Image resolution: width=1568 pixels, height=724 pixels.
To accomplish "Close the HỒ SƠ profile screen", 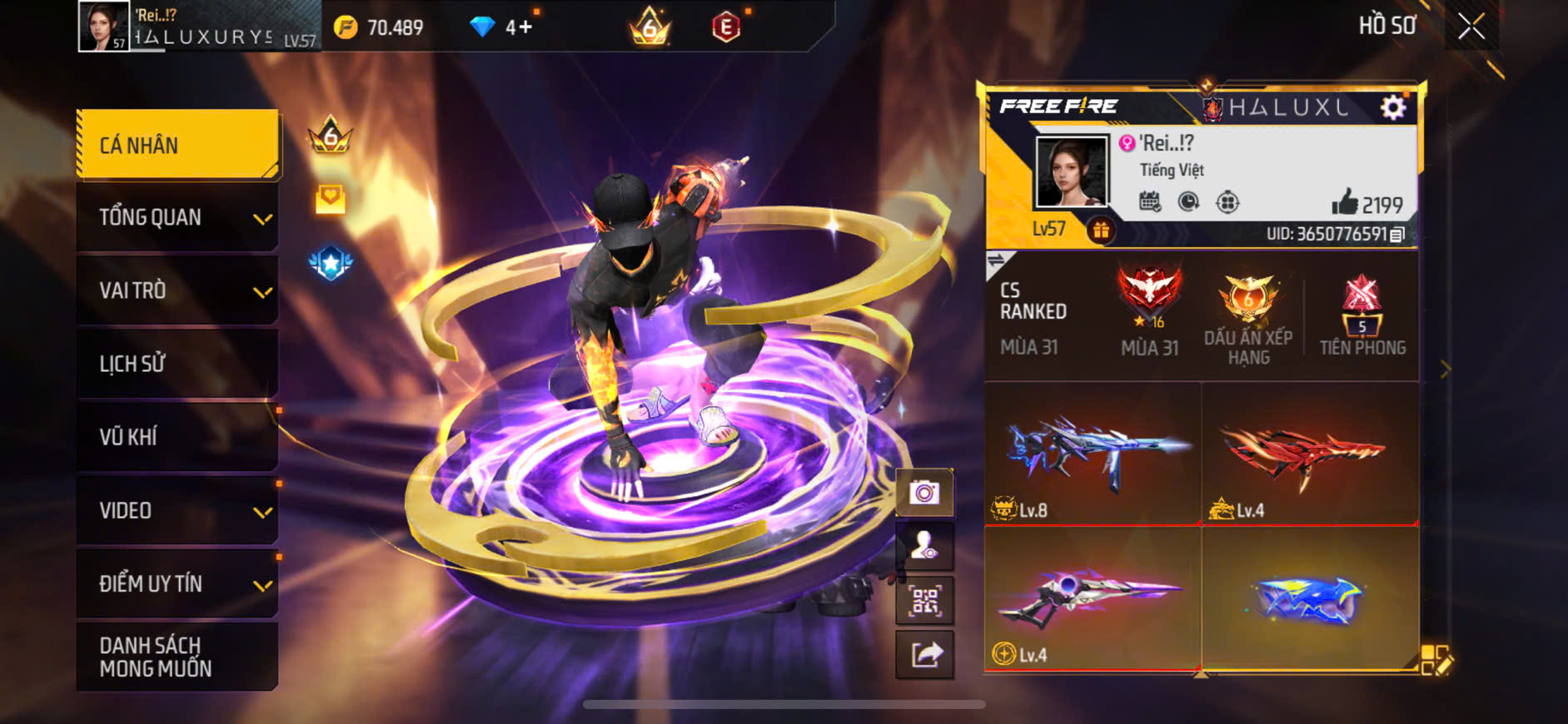I will pos(1471,27).
